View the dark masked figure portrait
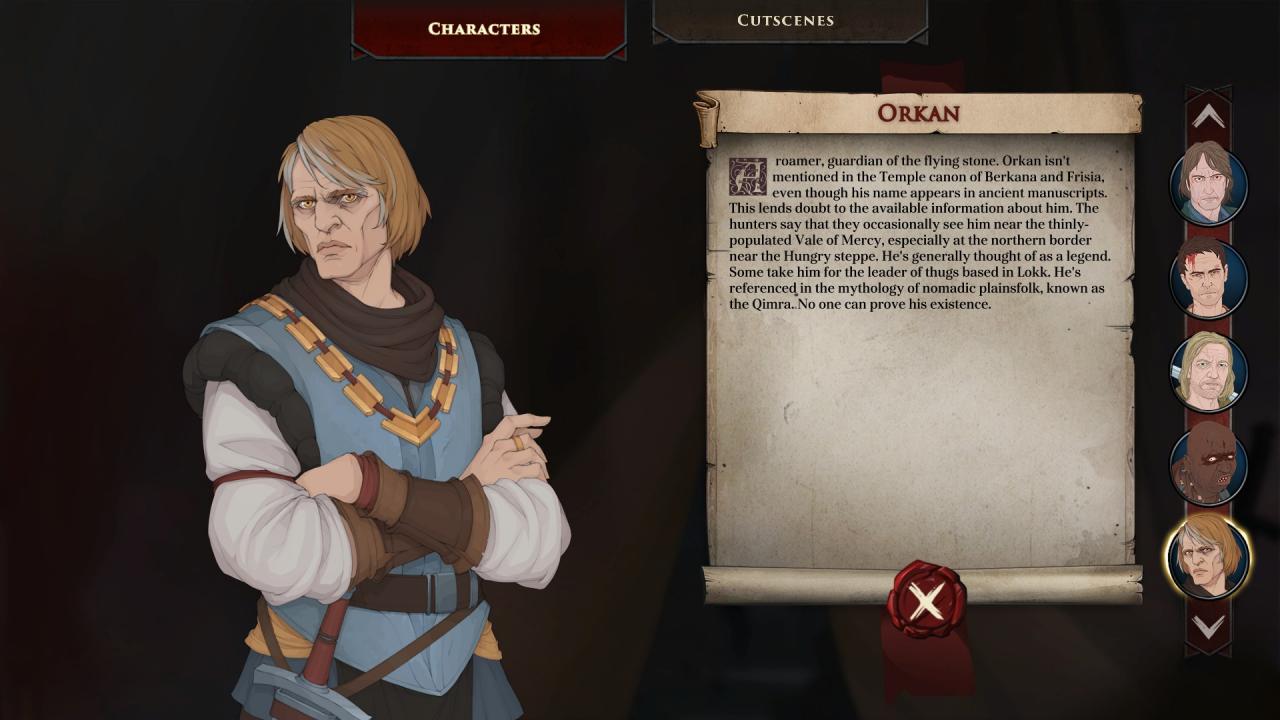The height and width of the screenshot is (720, 1280). 1208,464
